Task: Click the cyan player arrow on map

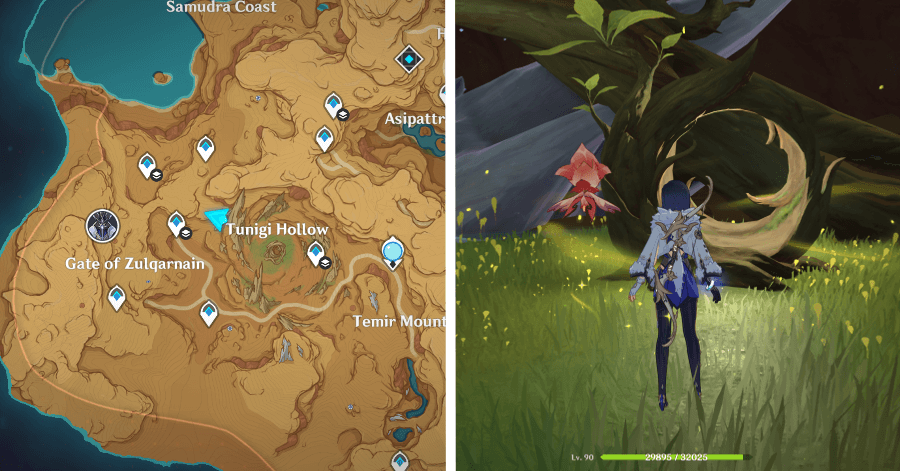Action: tap(214, 218)
